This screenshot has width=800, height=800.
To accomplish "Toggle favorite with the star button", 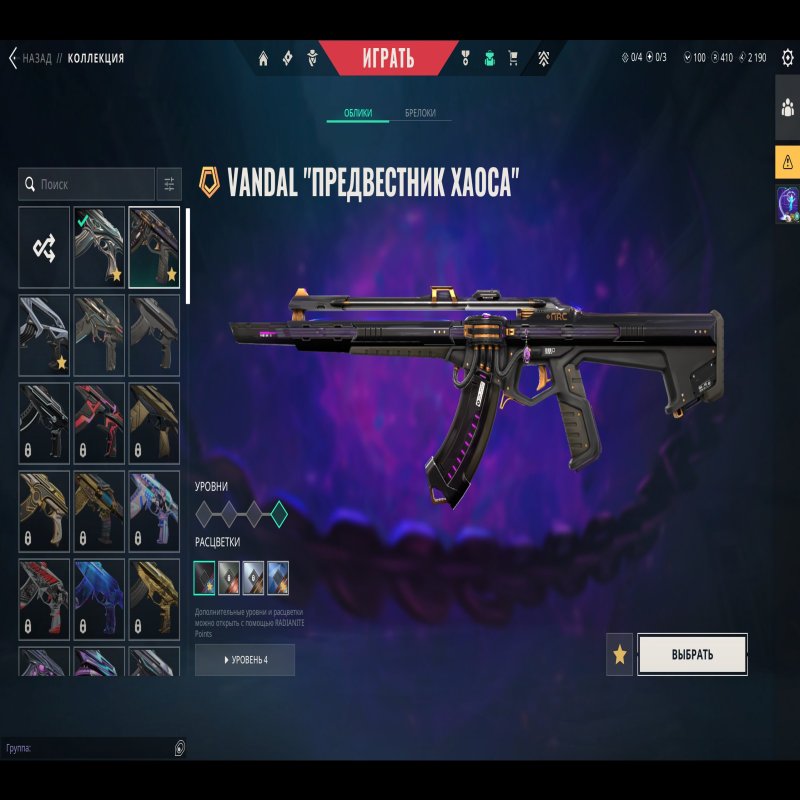I will coord(619,655).
